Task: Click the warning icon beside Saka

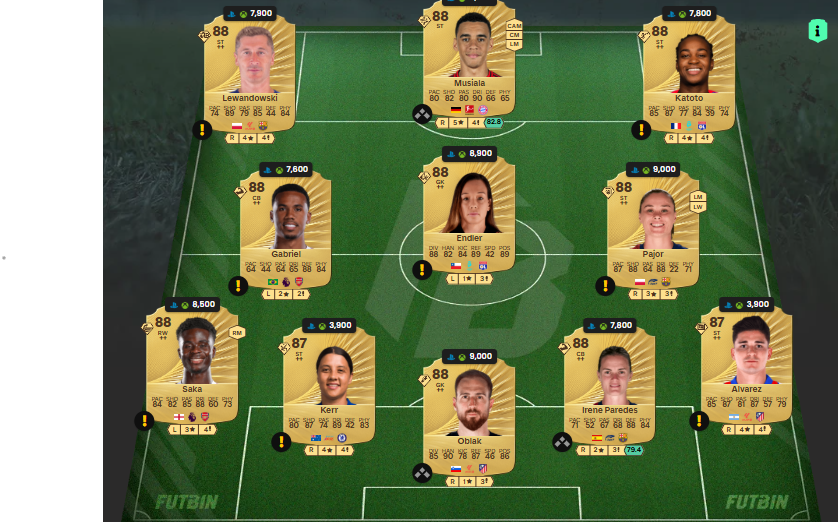Action: coord(145,421)
